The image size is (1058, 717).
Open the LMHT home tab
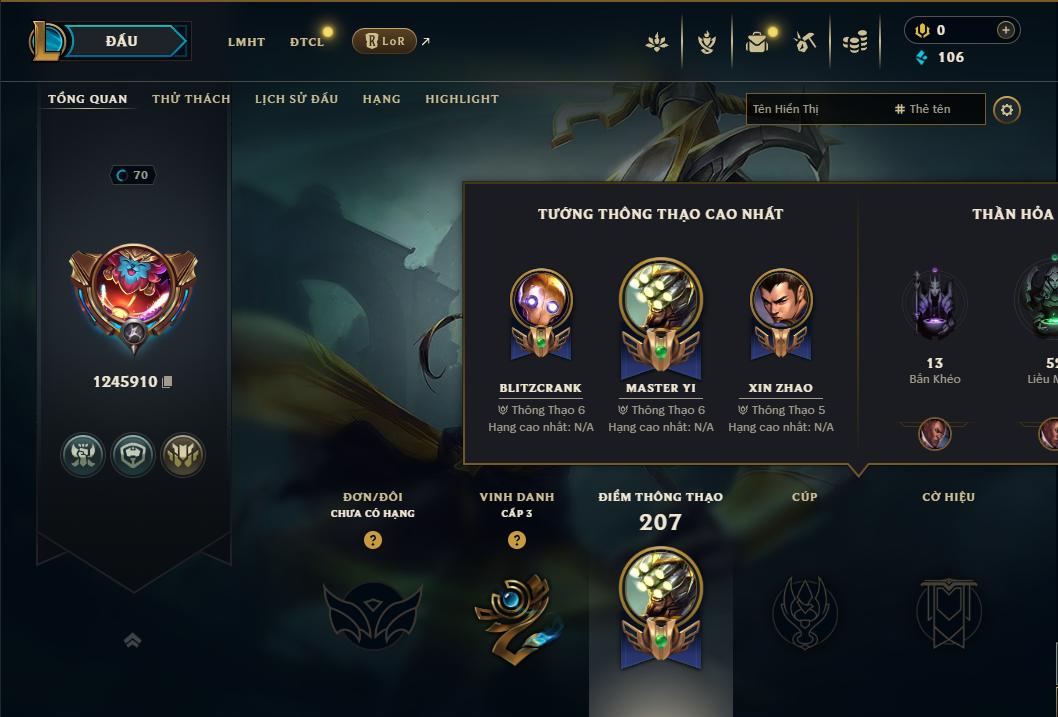click(246, 42)
